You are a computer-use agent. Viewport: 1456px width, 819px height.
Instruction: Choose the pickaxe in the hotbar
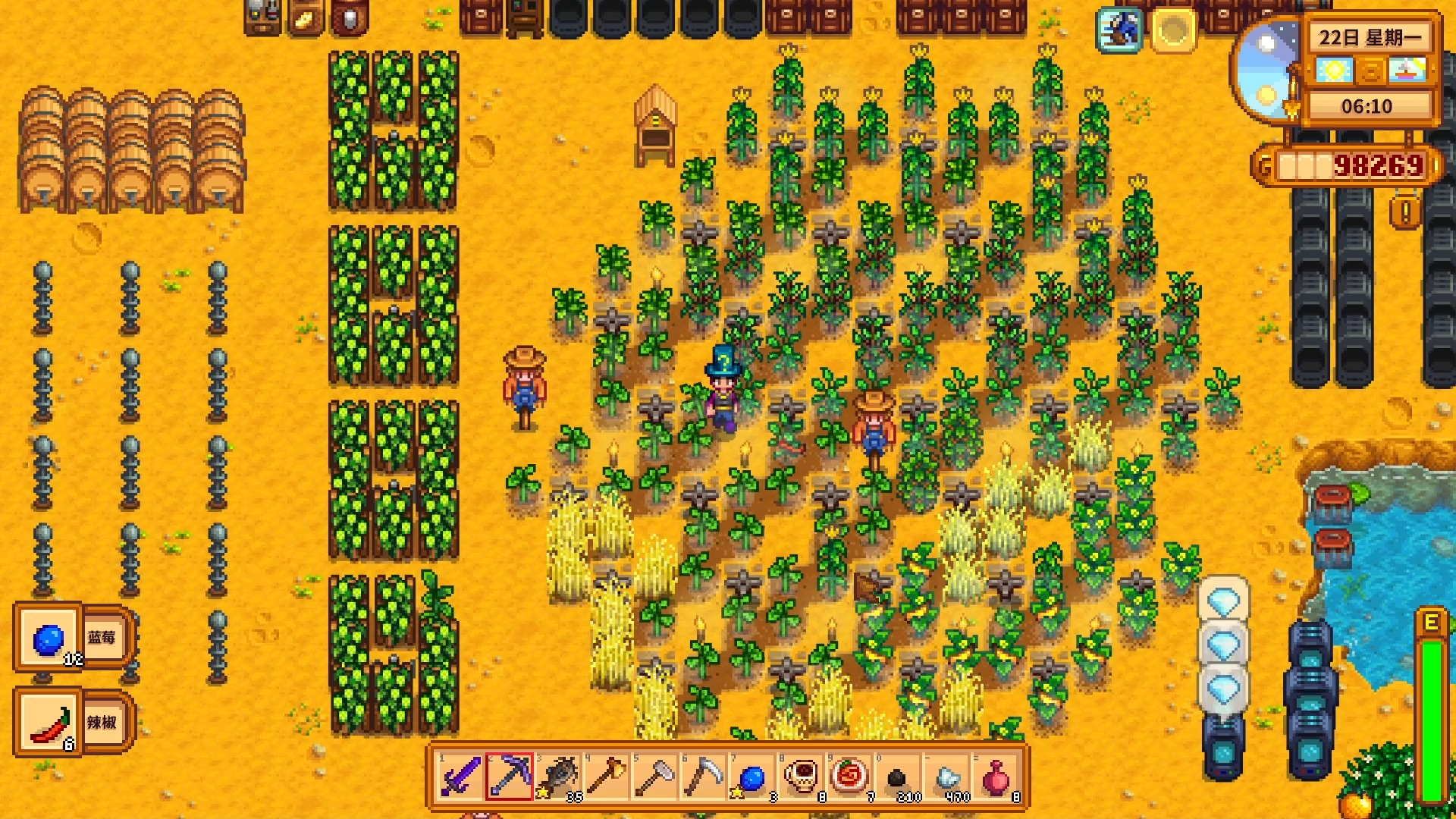click(x=509, y=777)
